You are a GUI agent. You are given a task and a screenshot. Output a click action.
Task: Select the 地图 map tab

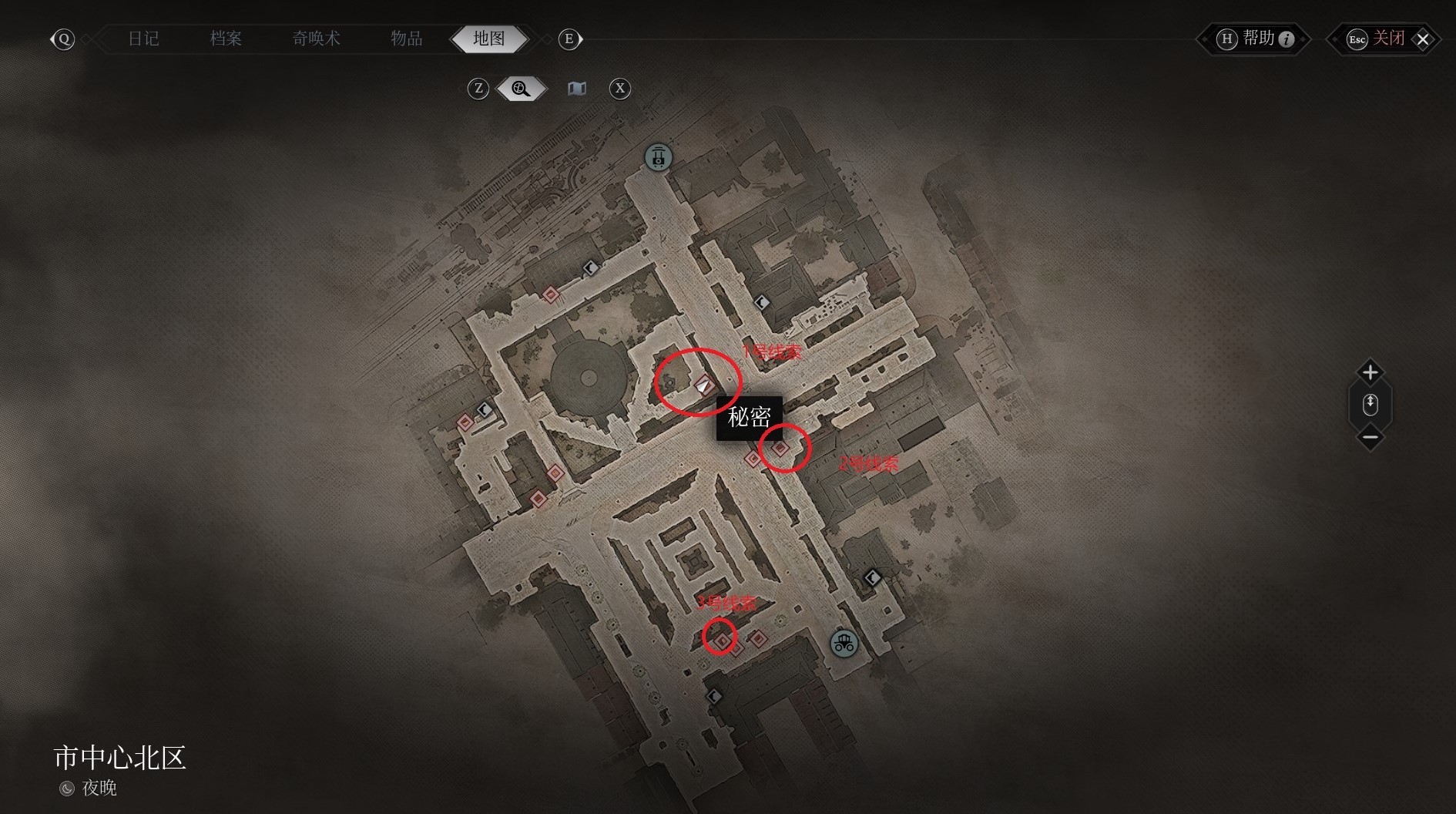(x=489, y=39)
